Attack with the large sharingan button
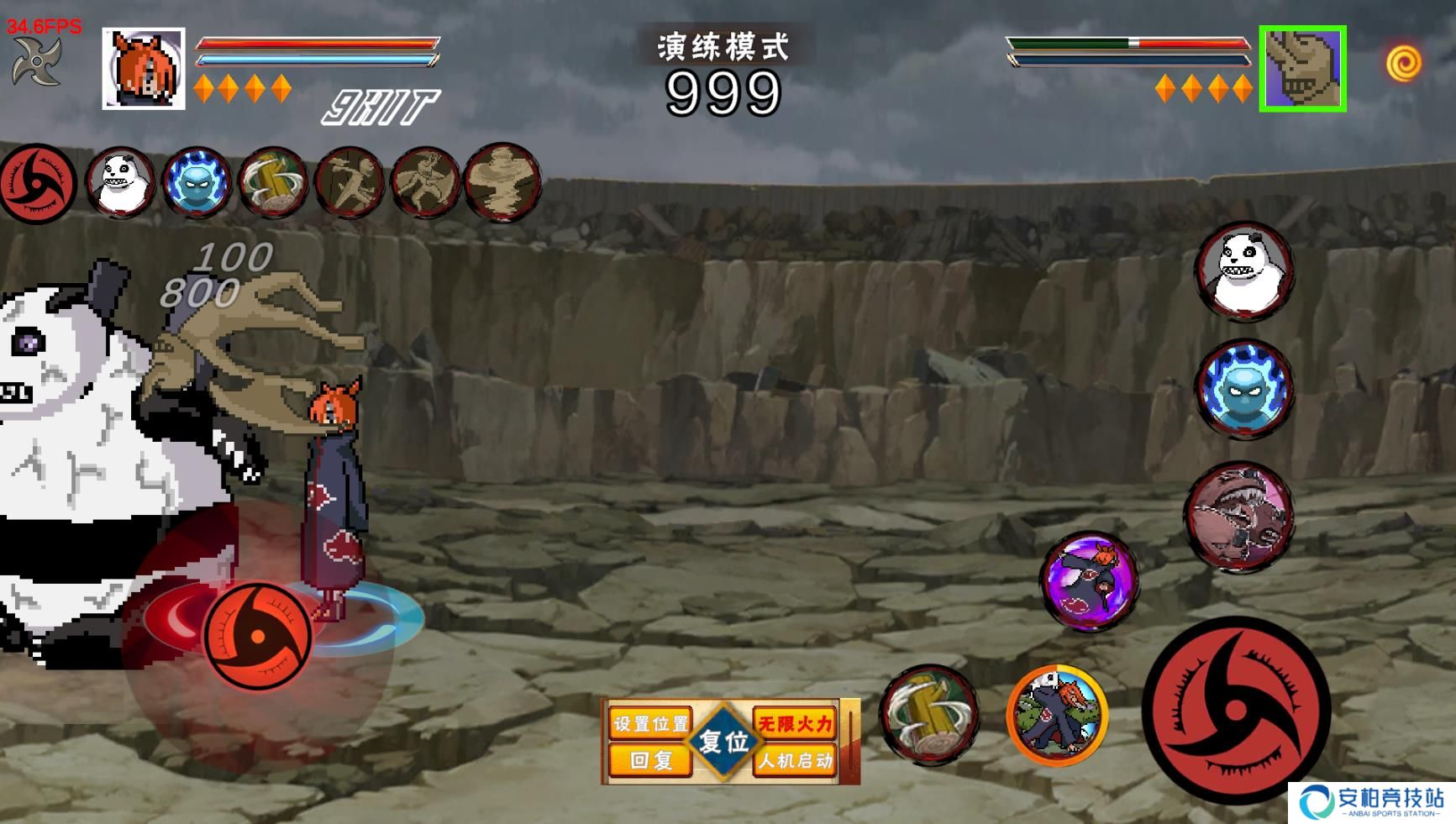Image resolution: width=1456 pixels, height=824 pixels. tap(1235, 711)
